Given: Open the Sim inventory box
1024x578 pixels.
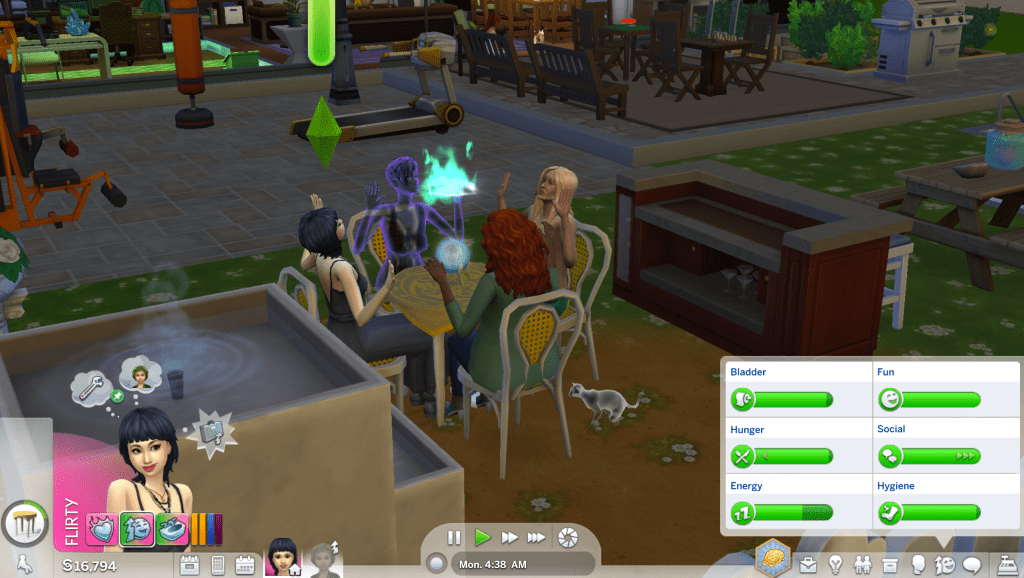Looking at the screenshot, I should click(x=889, y=566).
